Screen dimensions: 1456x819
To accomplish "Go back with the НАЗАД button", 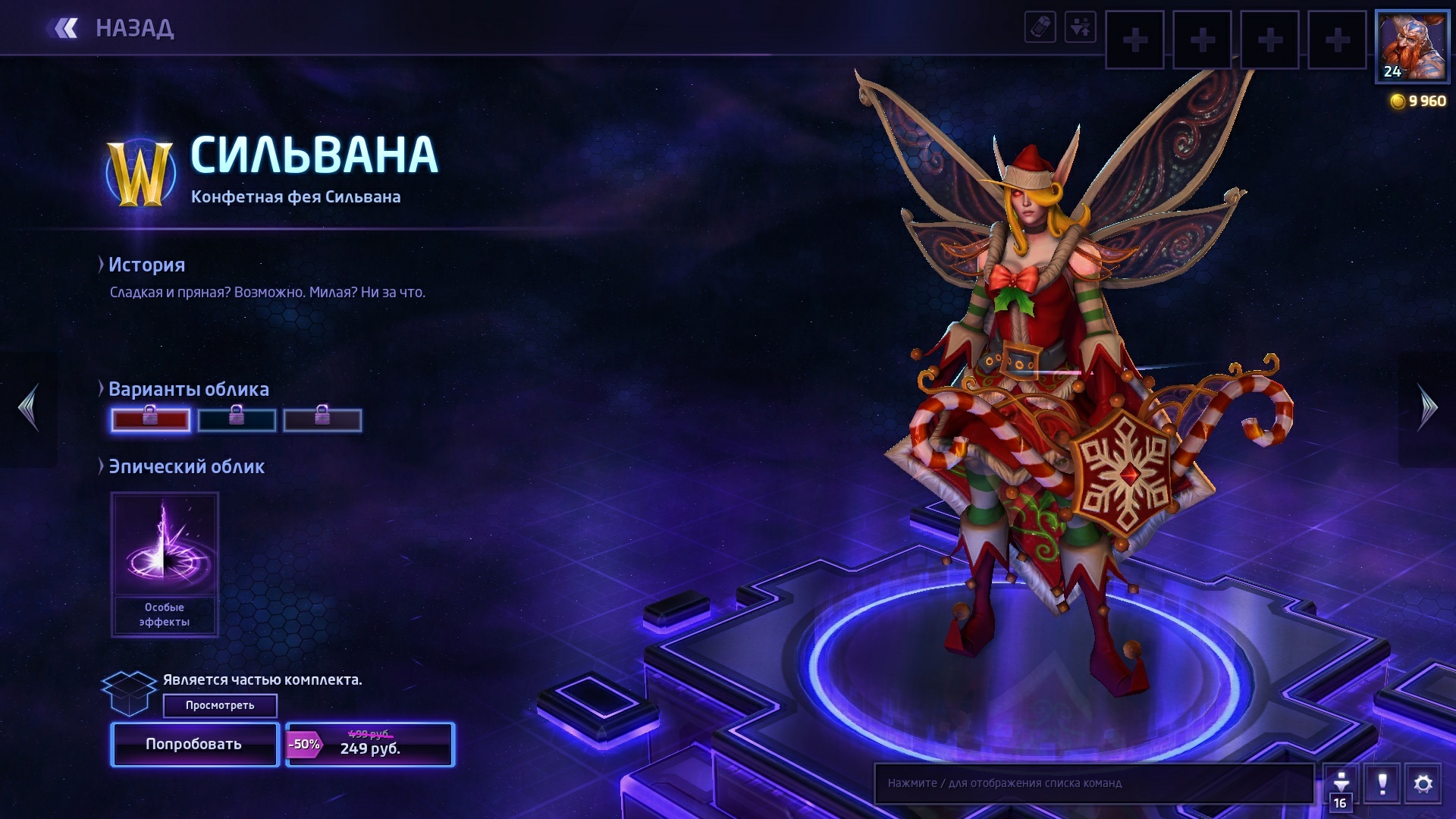I will point(112,29).
